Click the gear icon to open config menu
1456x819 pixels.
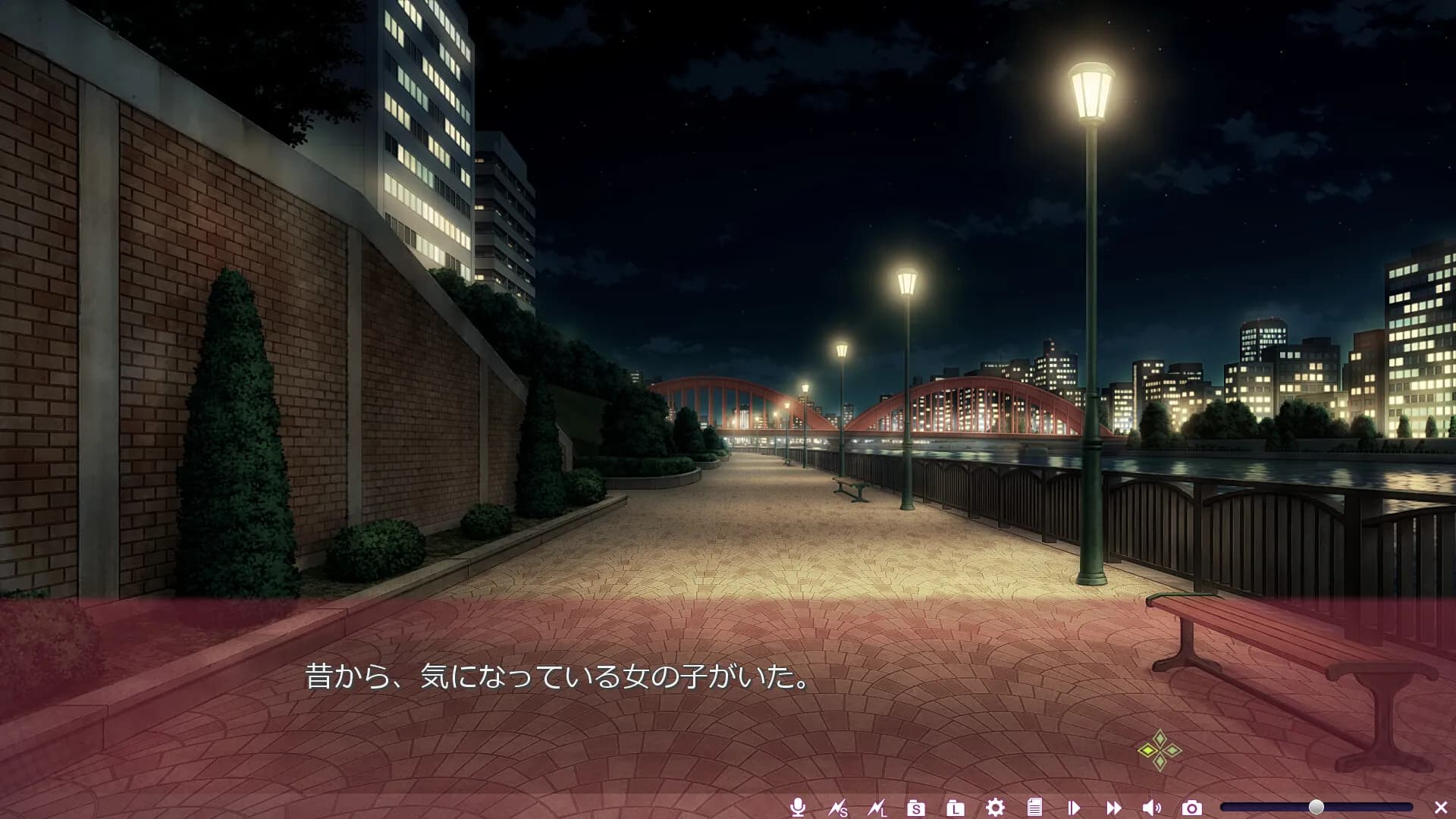pos(996,809)
